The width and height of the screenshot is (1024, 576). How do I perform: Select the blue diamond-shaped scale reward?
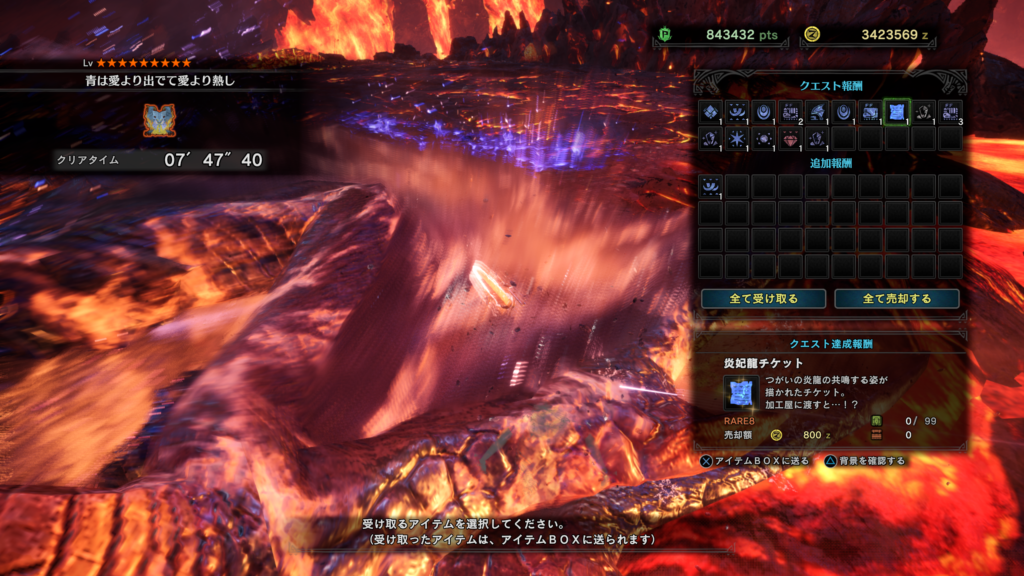pos(711,111)
